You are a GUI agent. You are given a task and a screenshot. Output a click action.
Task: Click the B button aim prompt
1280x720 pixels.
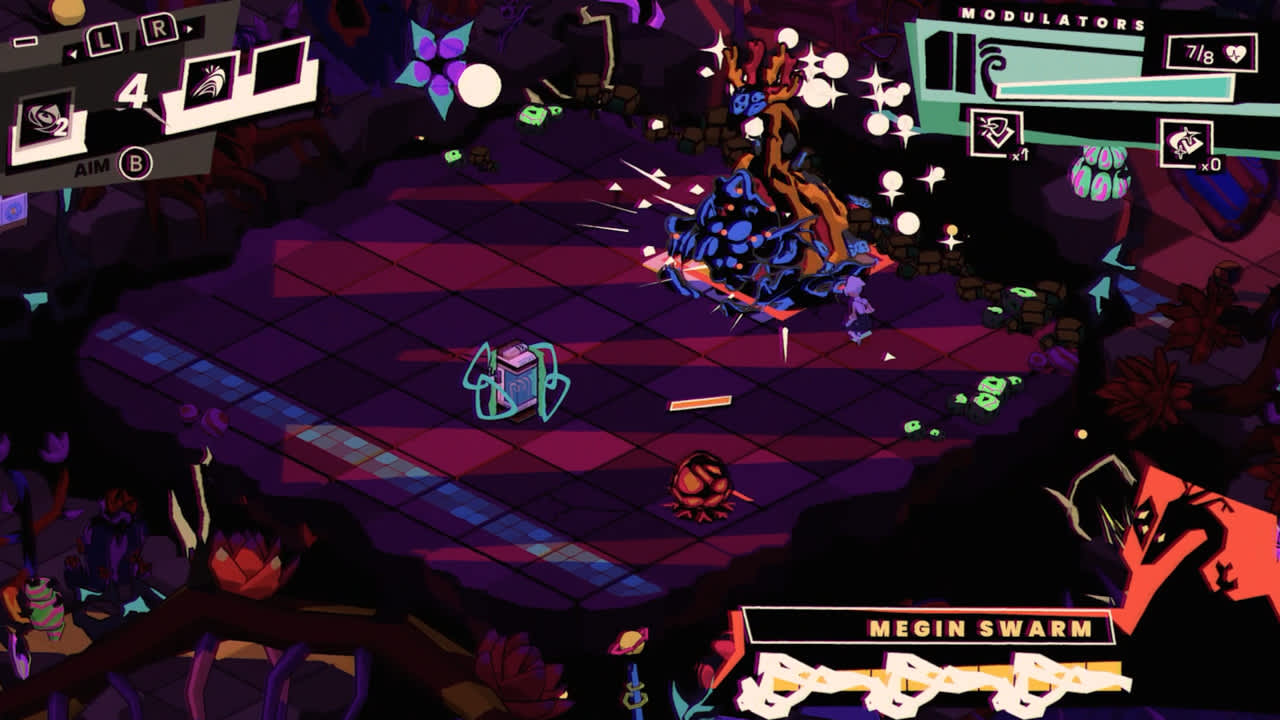pos(135,161)
